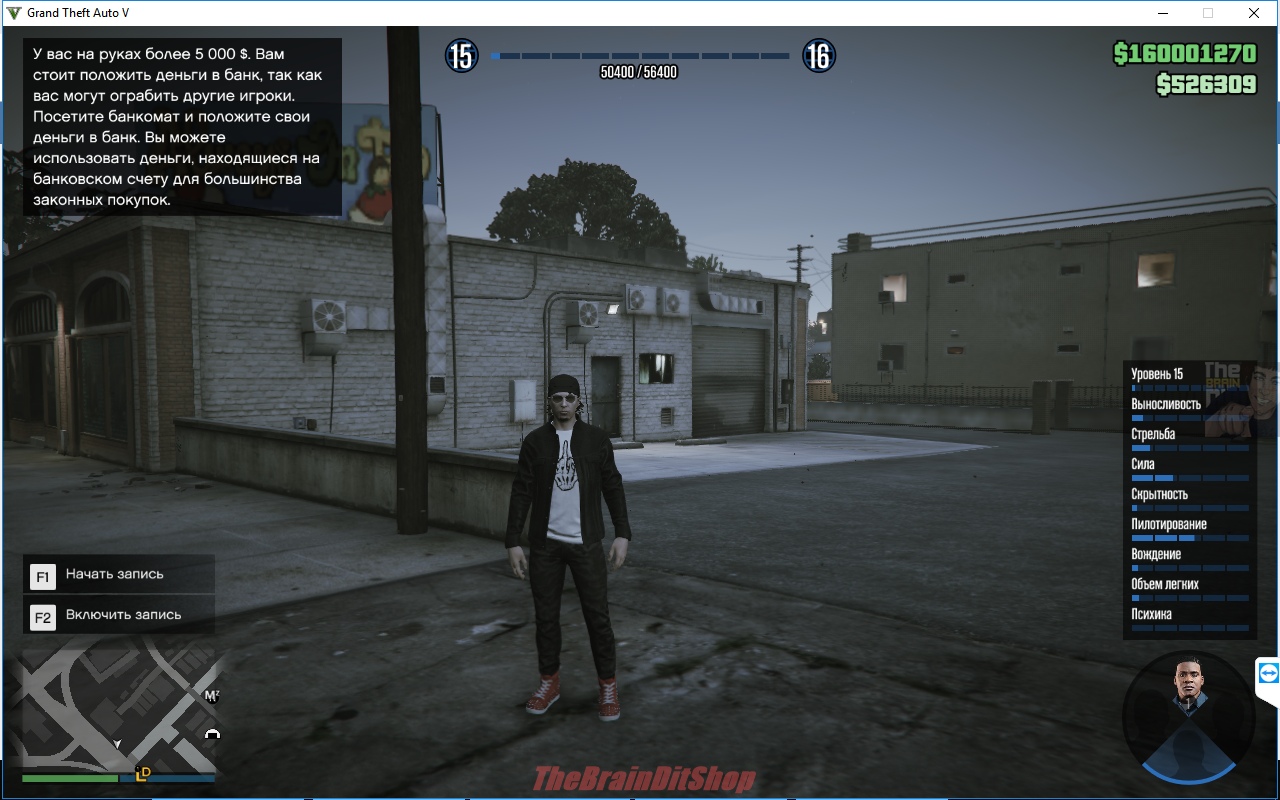
Task: Close the Grand Theft Auto V window
Action: [x=1253, y=13]
